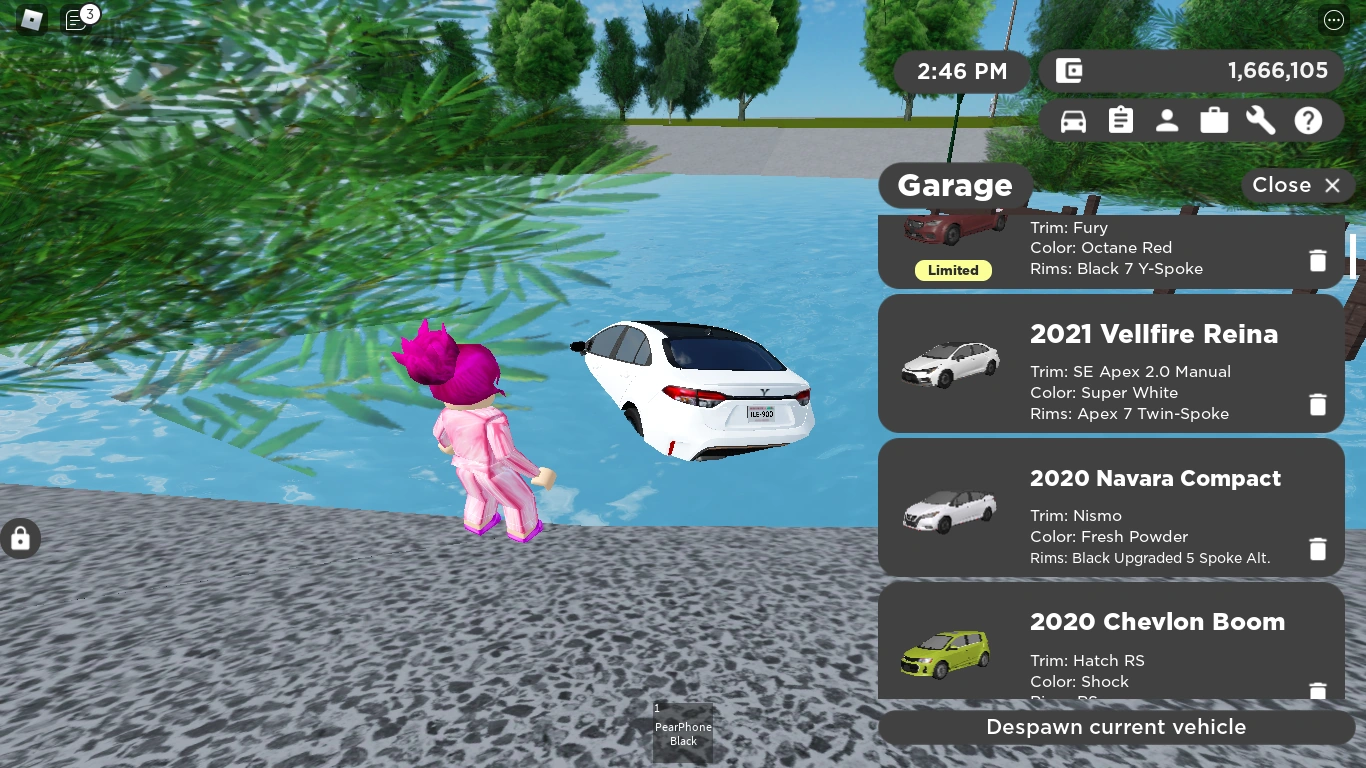
Task: Open the chat with 3 notifications
Action: pos(76,20)
